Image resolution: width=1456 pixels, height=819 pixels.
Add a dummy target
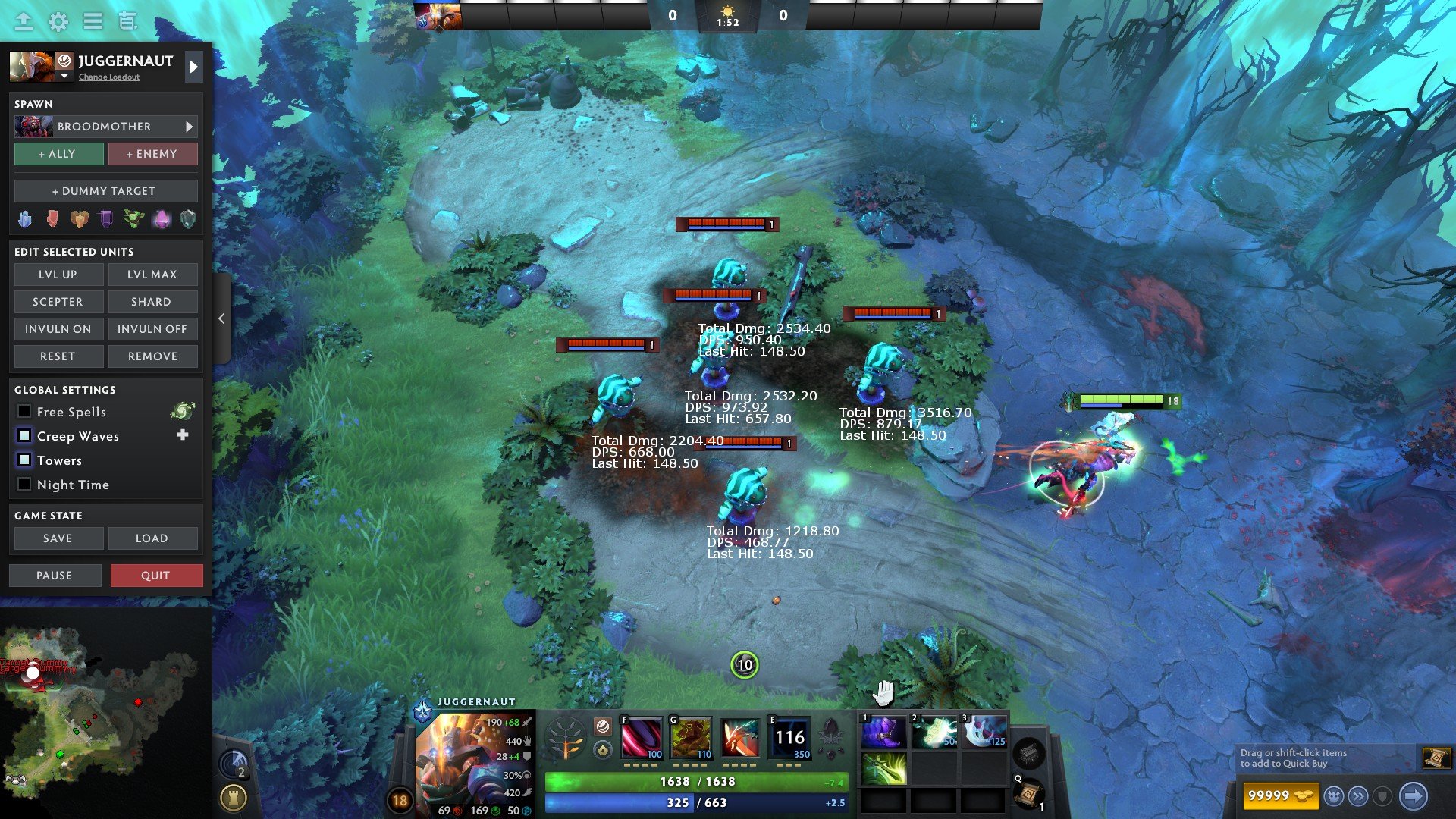click(105, 191)
